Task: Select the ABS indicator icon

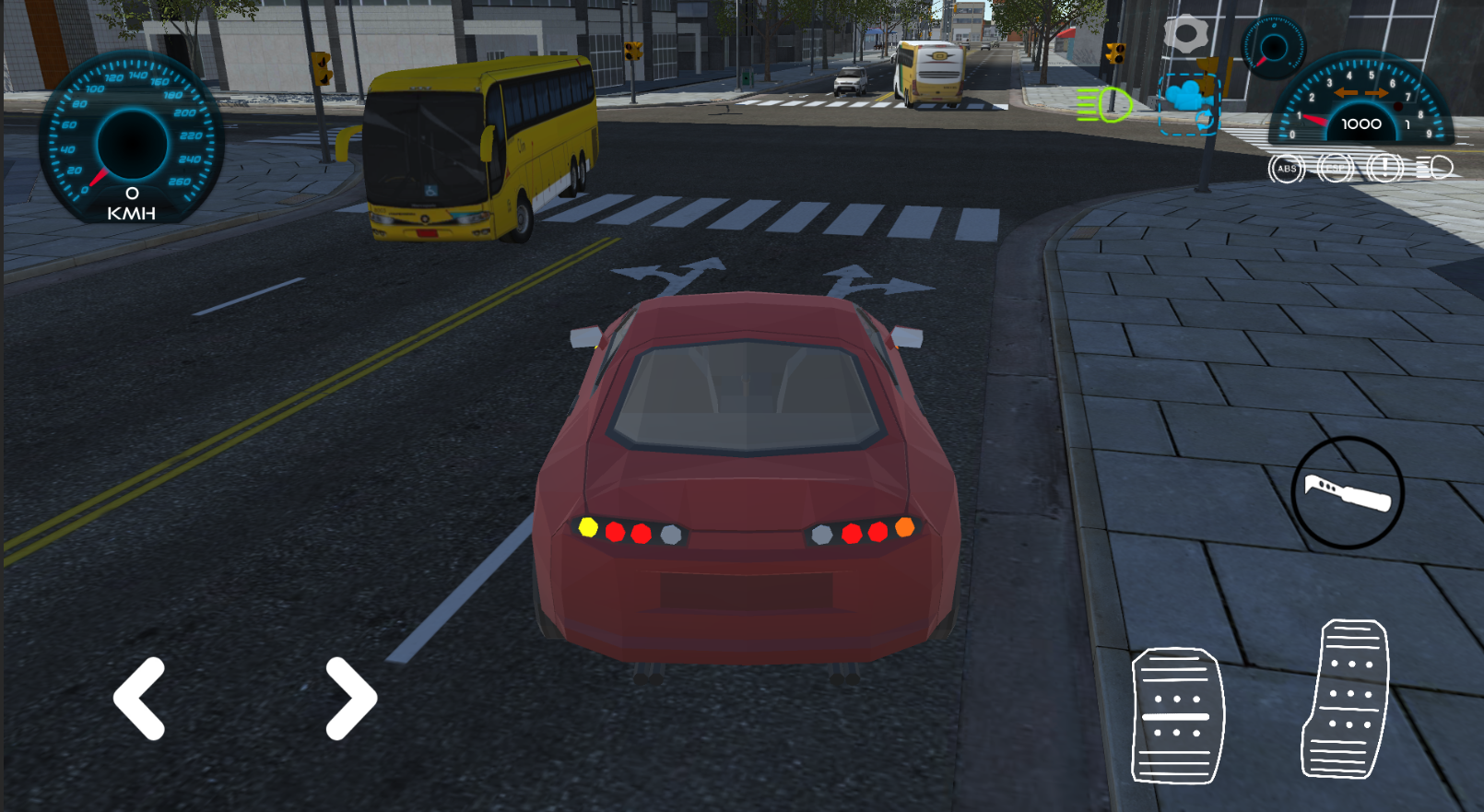Action: [1286, 169]
